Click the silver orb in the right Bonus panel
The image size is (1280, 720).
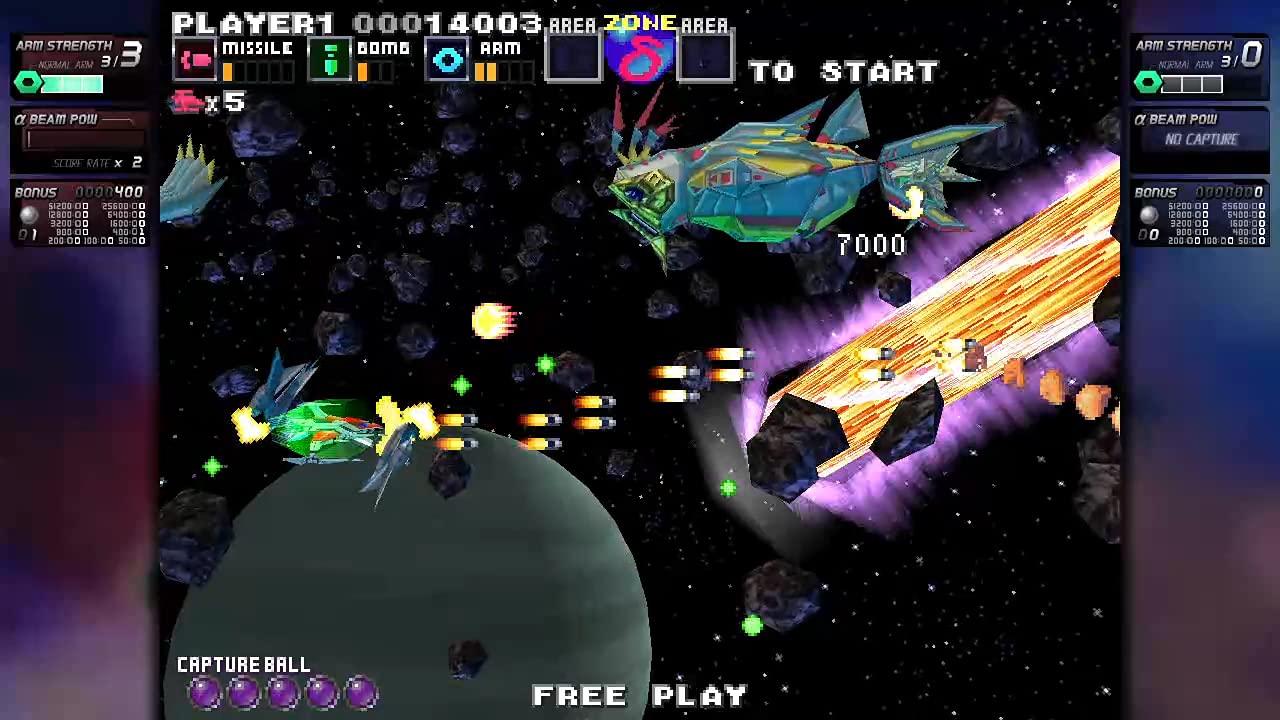[x=1148, y=215]
